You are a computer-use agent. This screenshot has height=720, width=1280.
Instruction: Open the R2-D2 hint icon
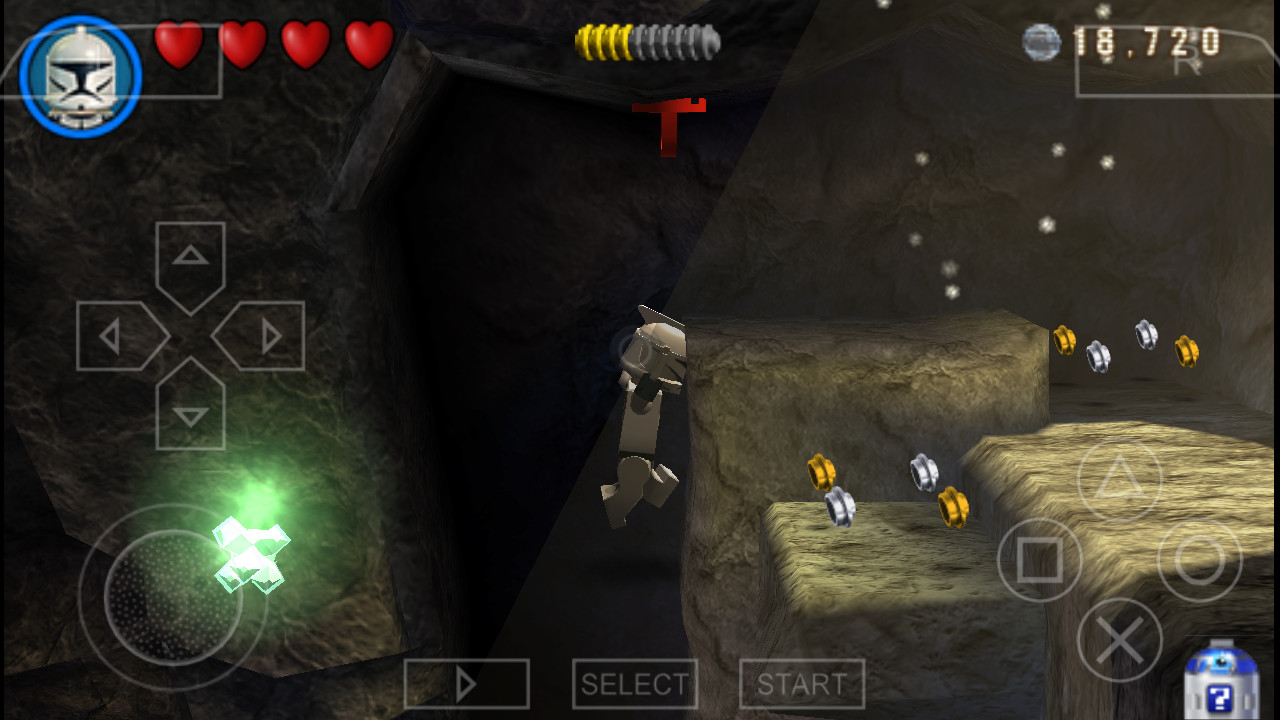1219,681
